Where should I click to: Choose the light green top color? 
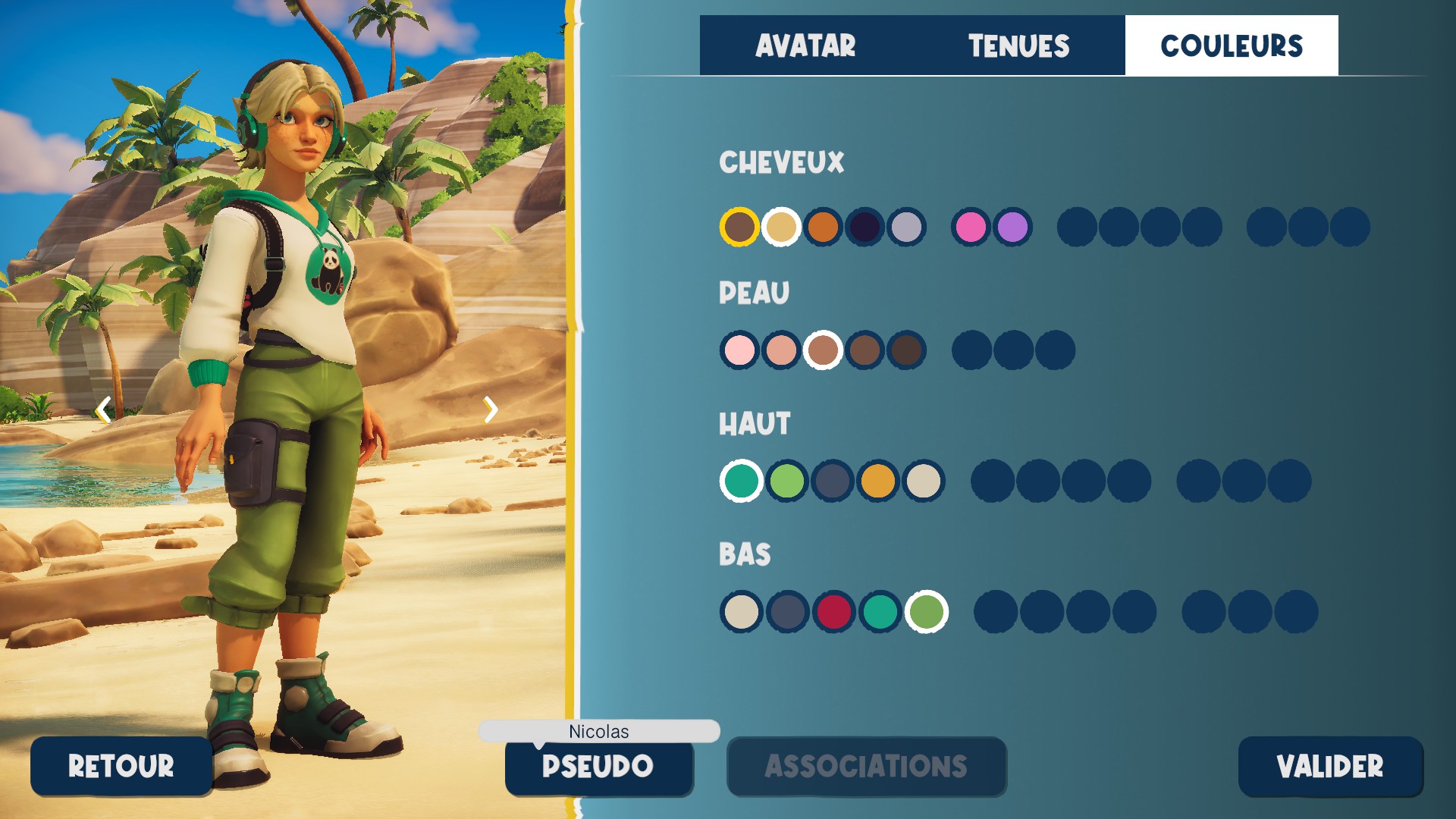[786, 481]
